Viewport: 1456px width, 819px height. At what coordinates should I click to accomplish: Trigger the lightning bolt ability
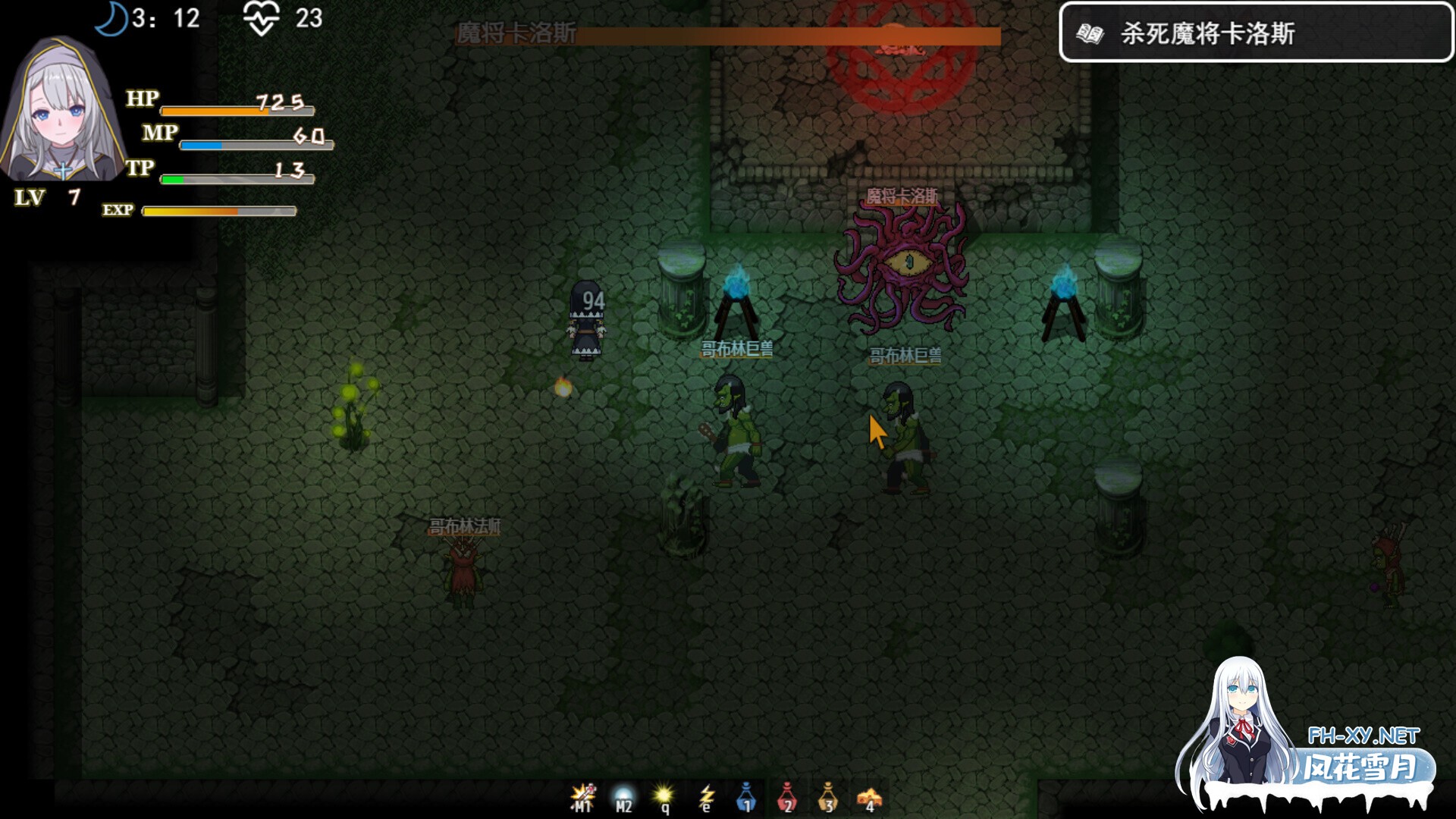coord(706,797)
